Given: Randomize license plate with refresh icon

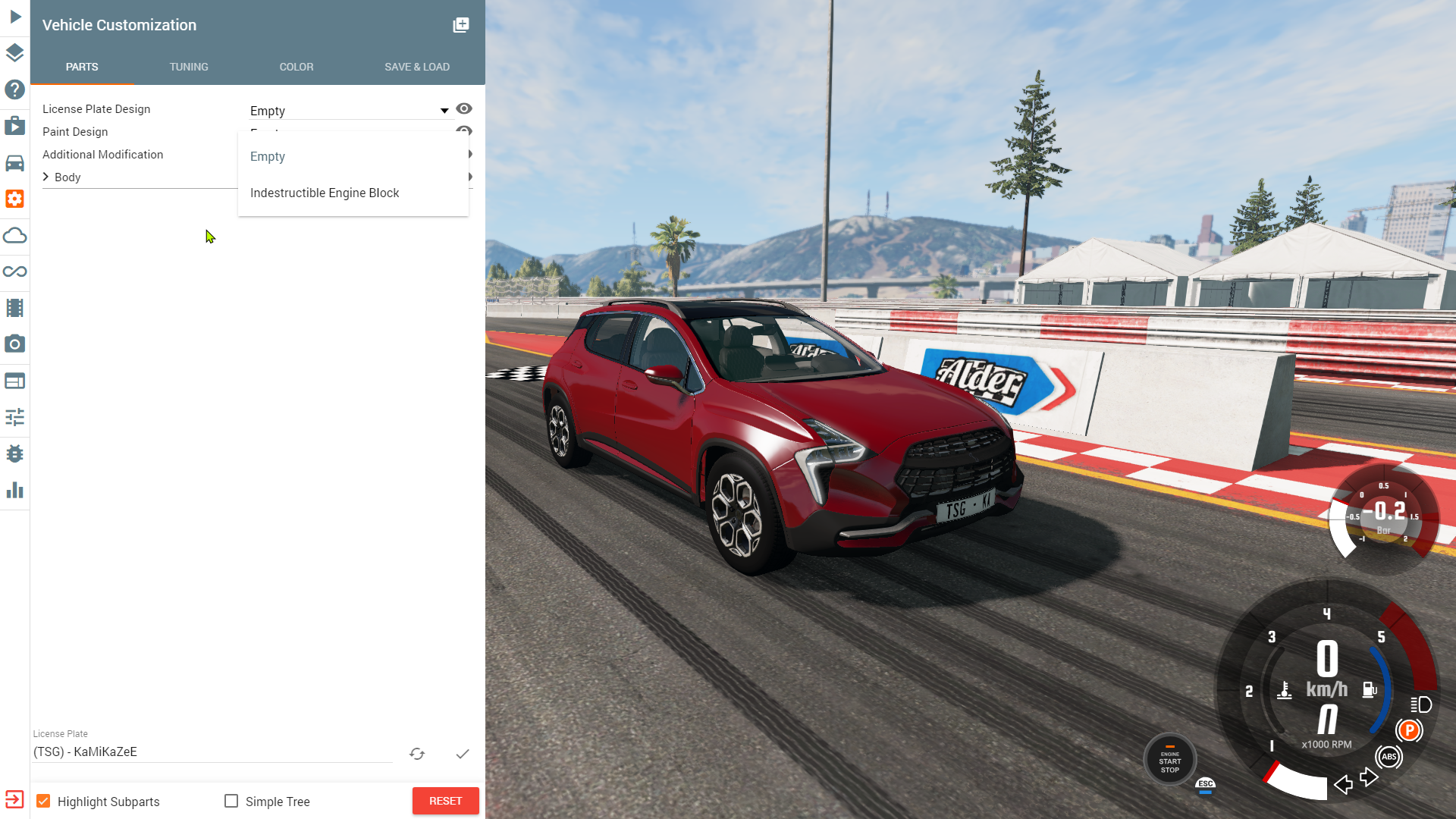Looking at the screenshot, I should (417, 754).
